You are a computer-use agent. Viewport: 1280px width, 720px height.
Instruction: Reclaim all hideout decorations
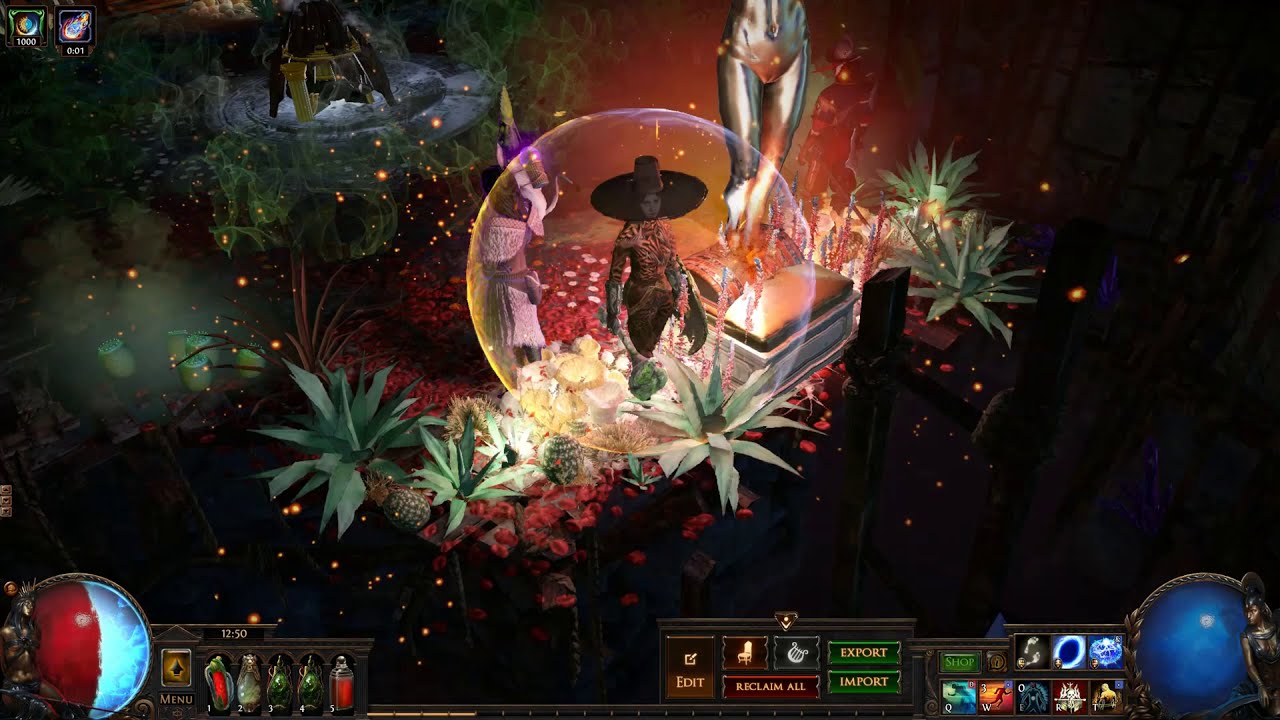pos(770,686)
